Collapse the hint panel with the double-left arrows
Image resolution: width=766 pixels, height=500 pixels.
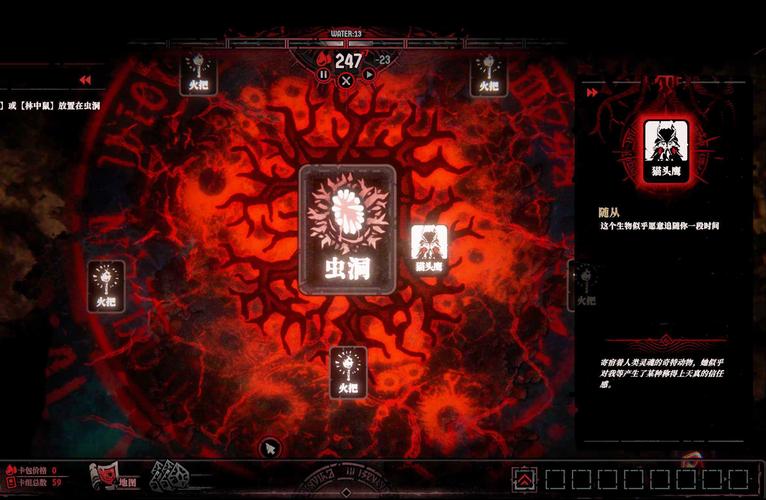coord(85,80)
